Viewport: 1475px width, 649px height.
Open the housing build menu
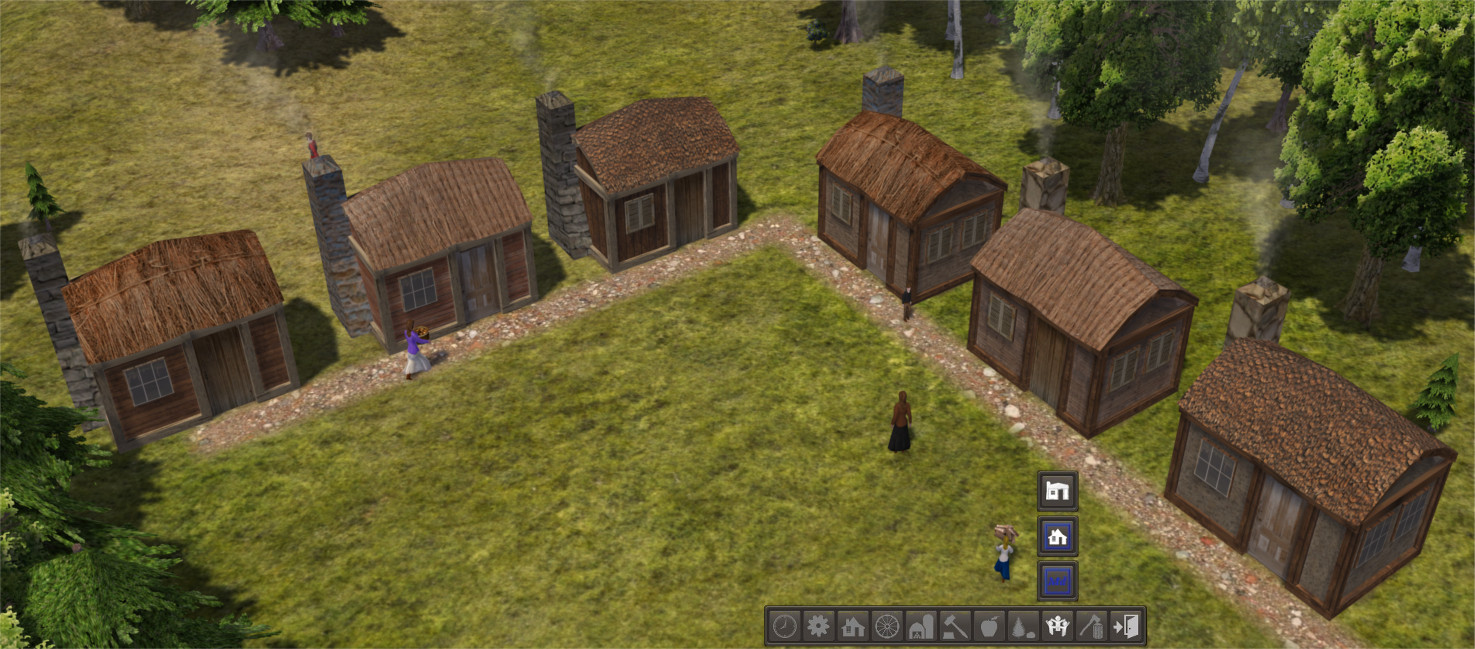coord(853,627)
